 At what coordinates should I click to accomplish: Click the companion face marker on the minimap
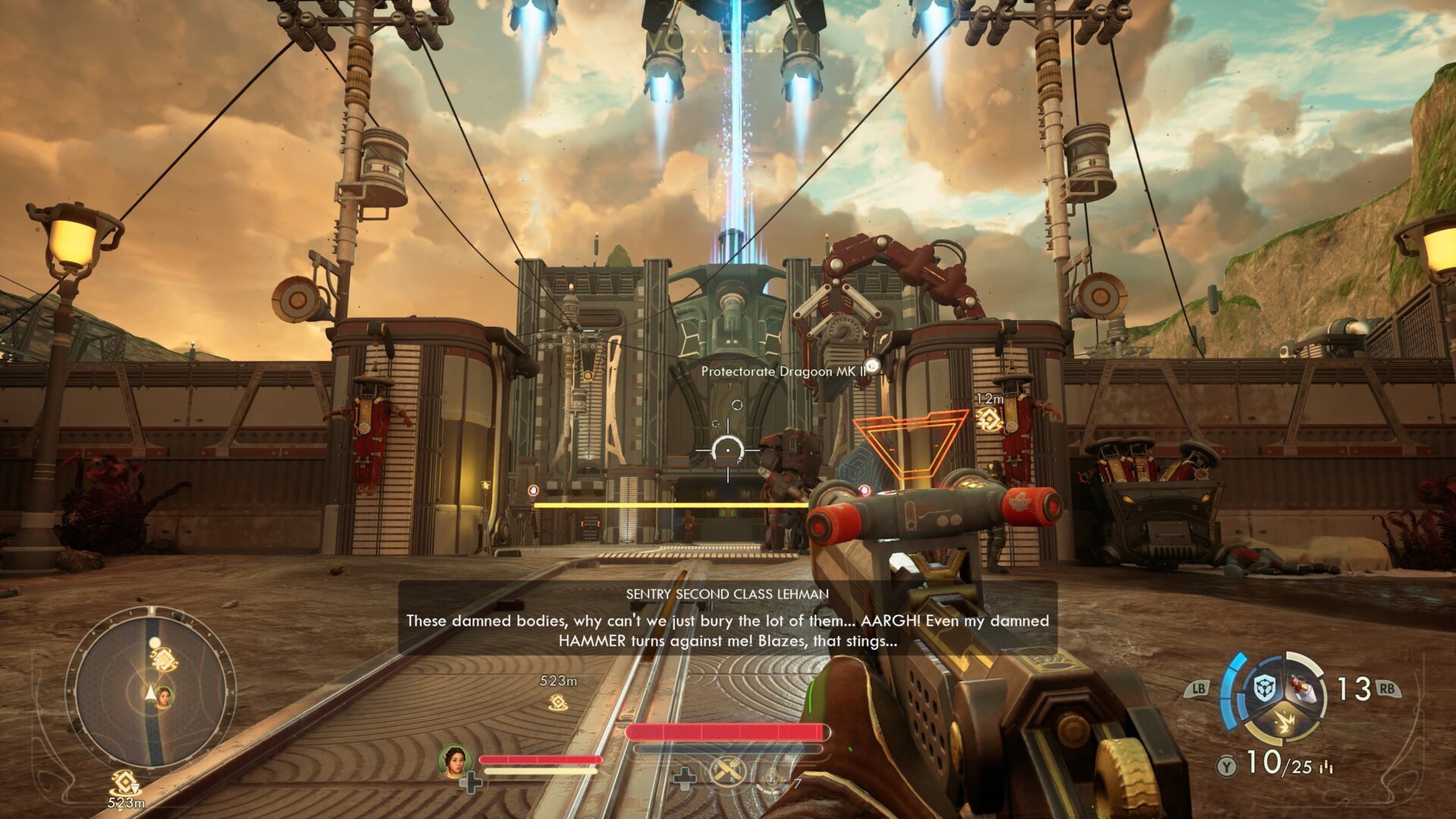165,696
